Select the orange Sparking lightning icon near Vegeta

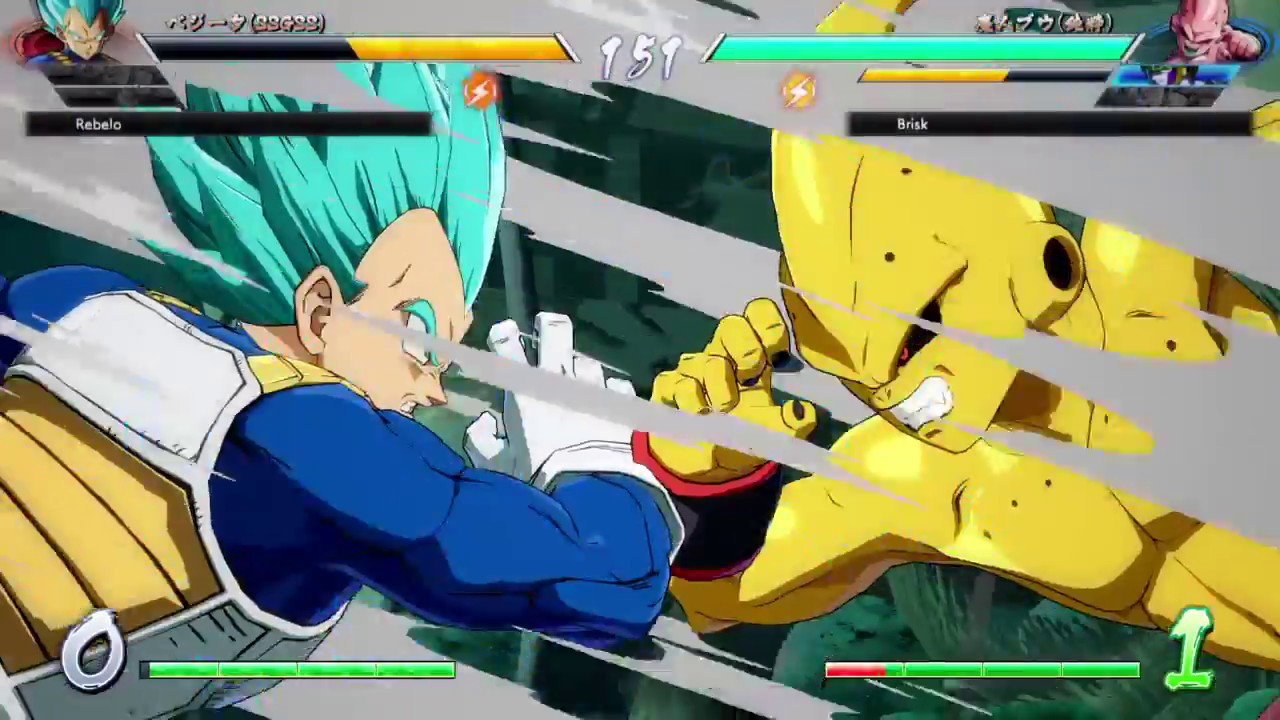point(481,92)
